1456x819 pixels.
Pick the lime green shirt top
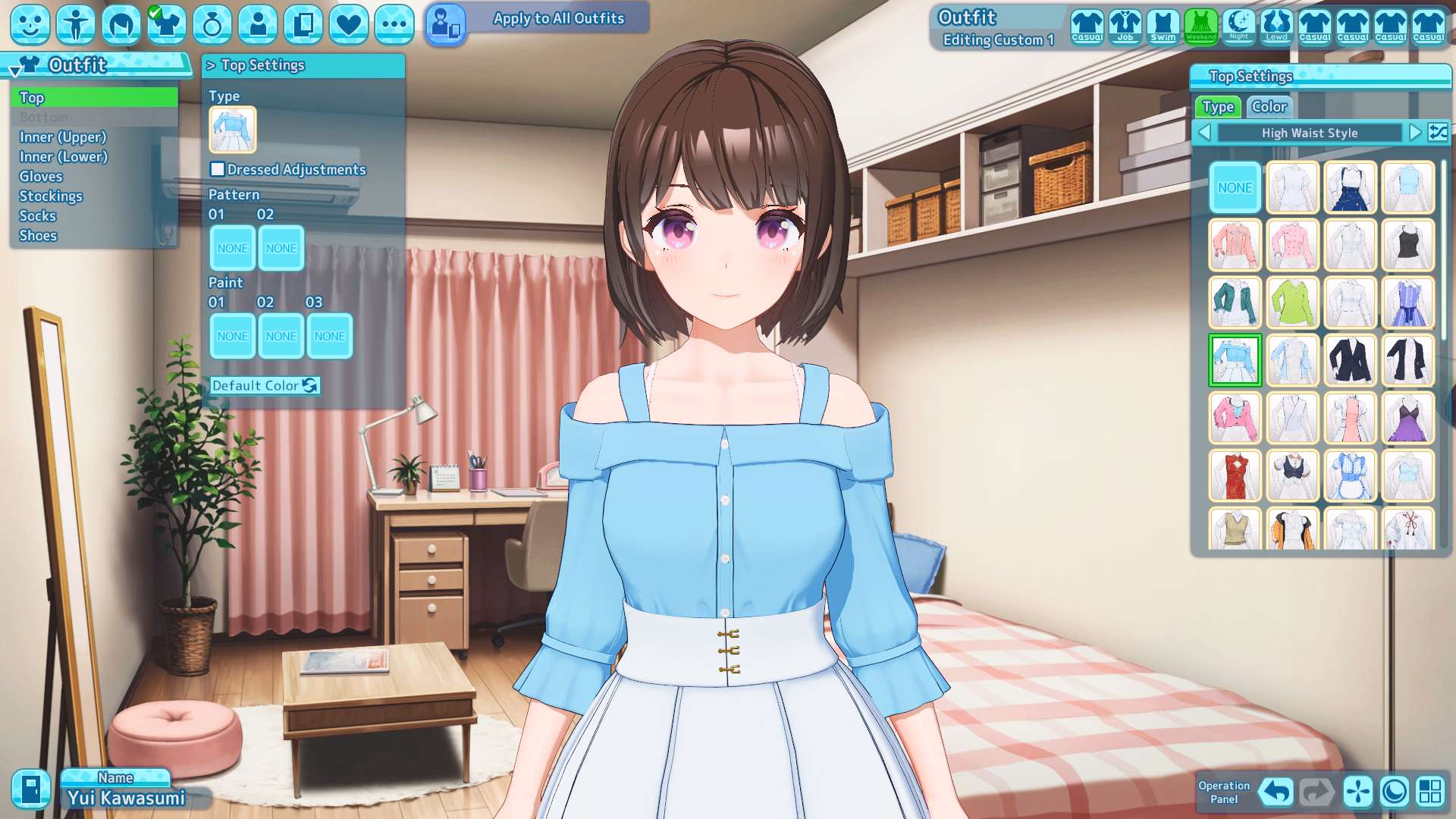pyautogui.click(x=1292, y=303)
